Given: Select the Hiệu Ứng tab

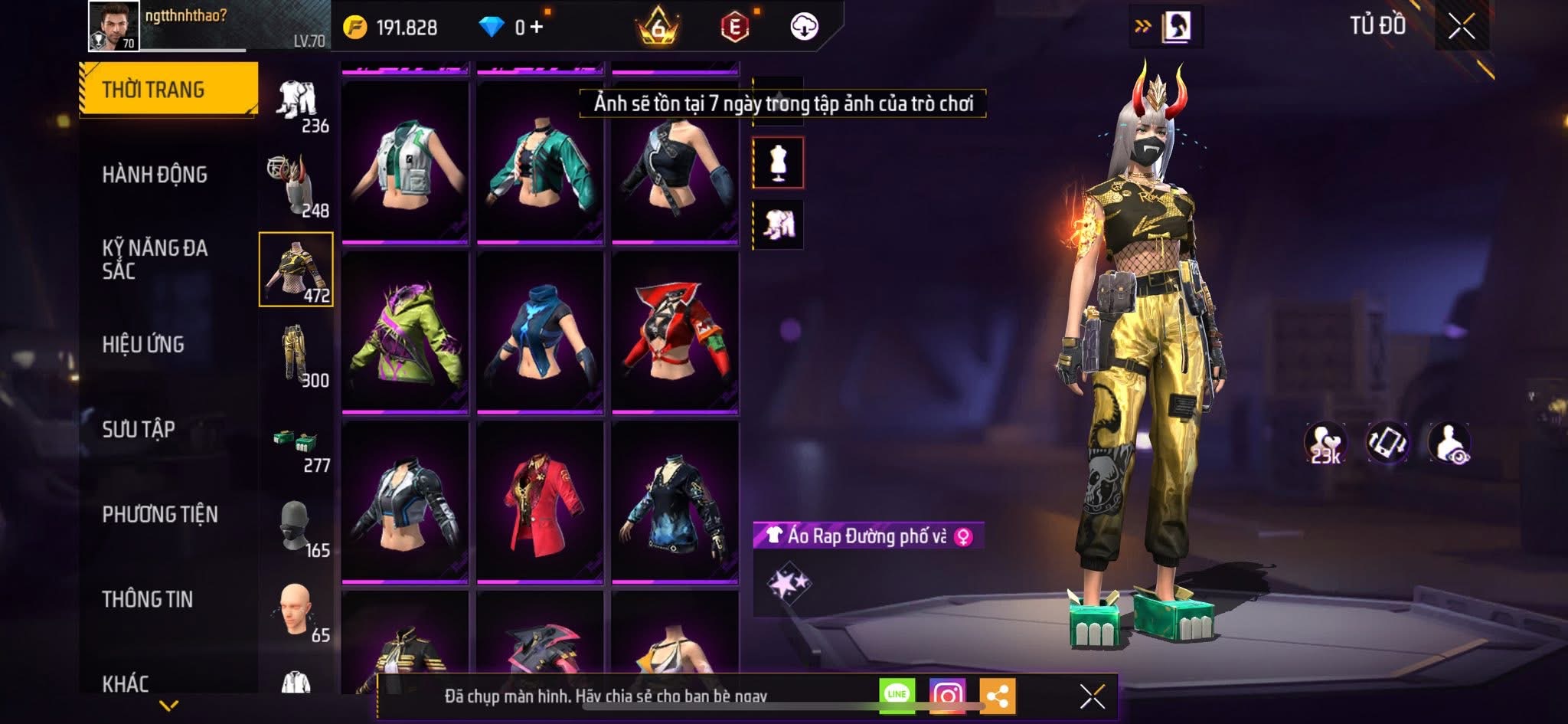Looking at the screenshot, I should (143, 345).
